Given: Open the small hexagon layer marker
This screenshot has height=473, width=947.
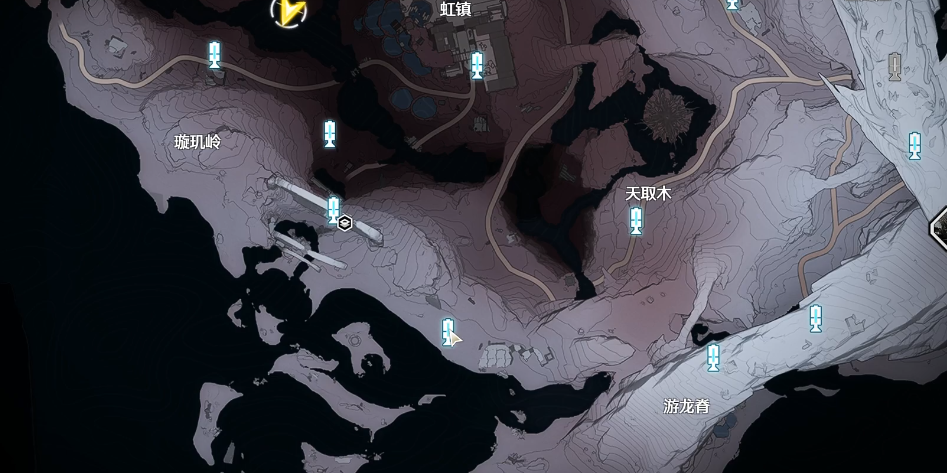Looking at the screenshot, I should pos(345,223).
